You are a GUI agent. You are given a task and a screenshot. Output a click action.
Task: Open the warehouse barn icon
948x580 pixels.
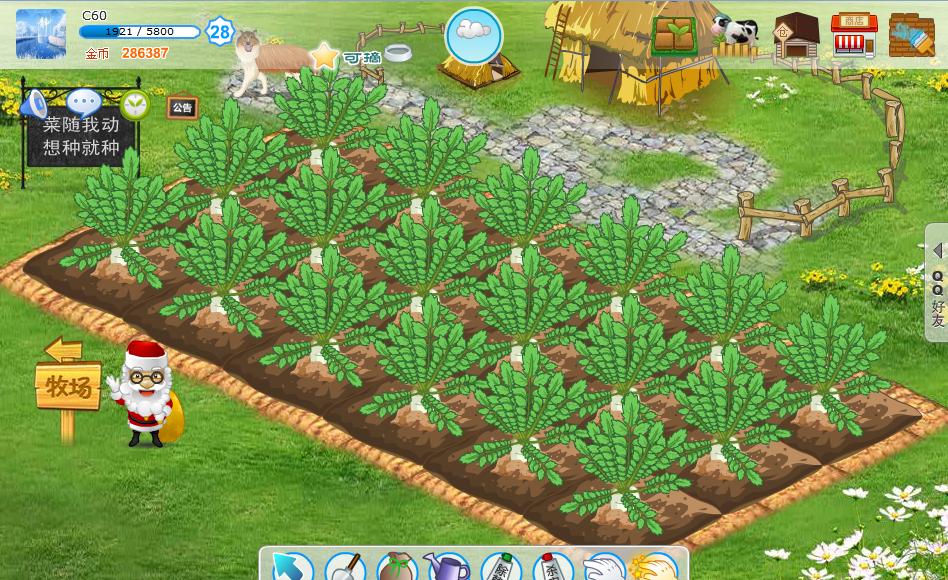796,36
